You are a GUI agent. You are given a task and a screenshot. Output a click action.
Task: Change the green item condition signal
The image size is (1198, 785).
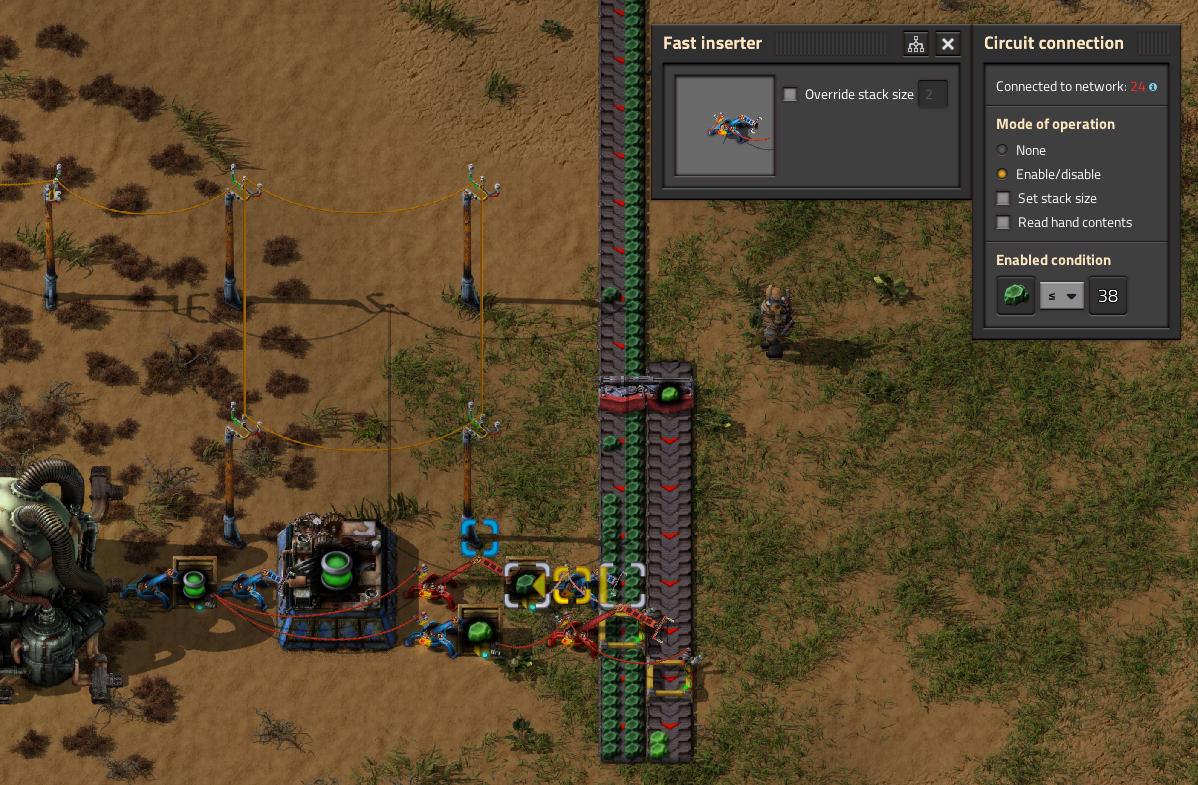point(1016,296)
